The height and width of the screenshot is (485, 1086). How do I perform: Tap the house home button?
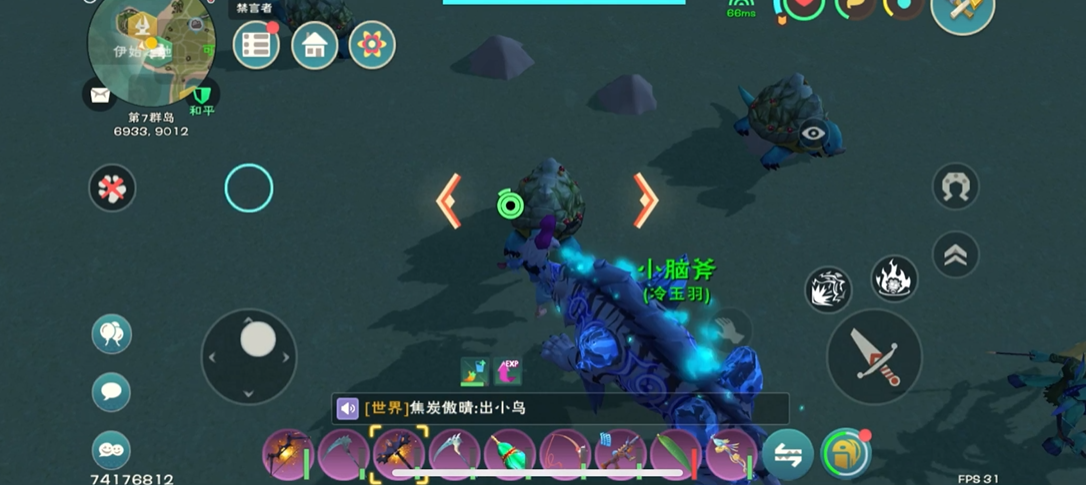[x=314, y=45]
